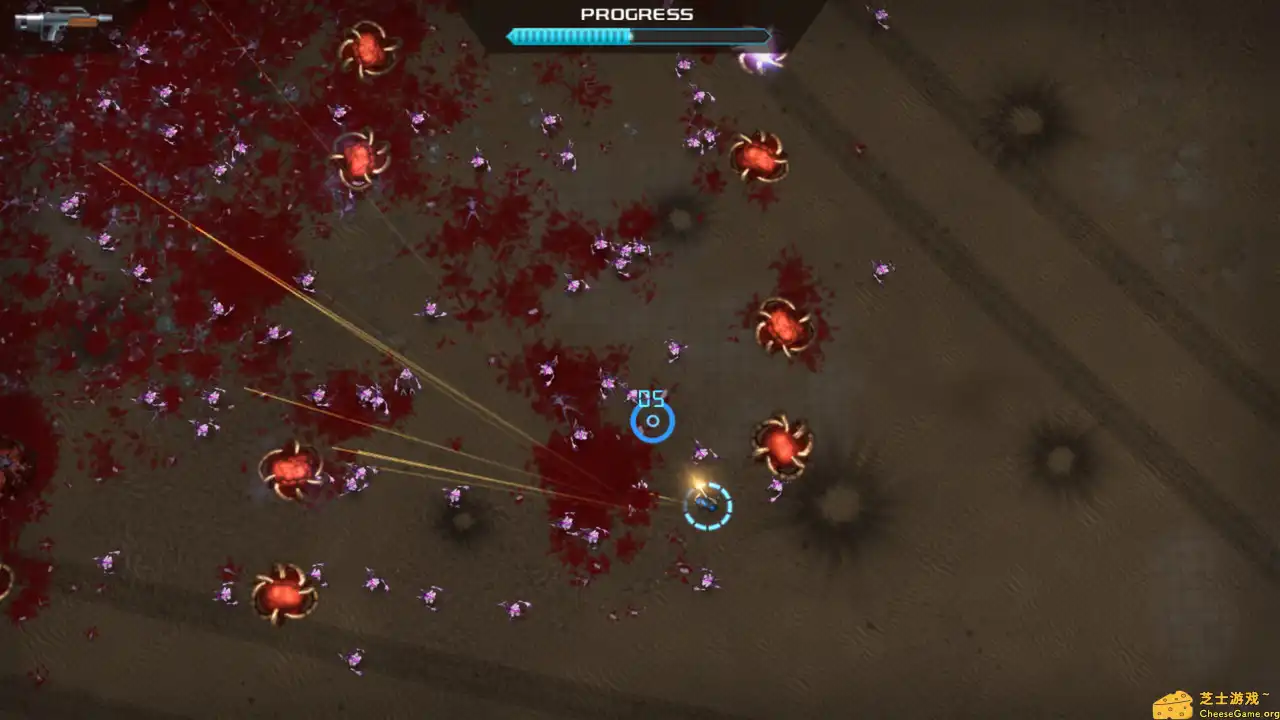The height and width of the screenshot is (720, 1280).
Task: Click the left arrow cap of the progress bar
Action: tap(511, 37)
